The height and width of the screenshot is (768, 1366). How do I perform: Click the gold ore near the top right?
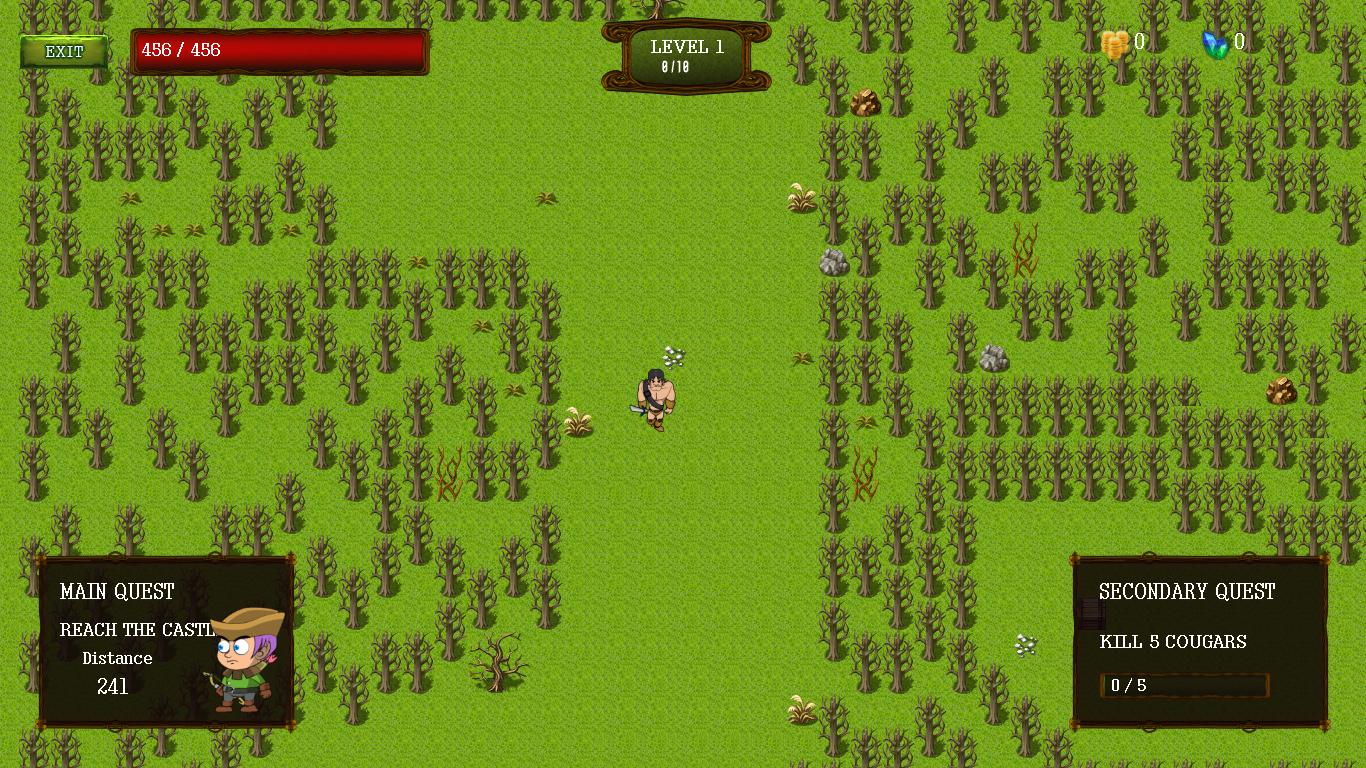[x=864, y=102]
